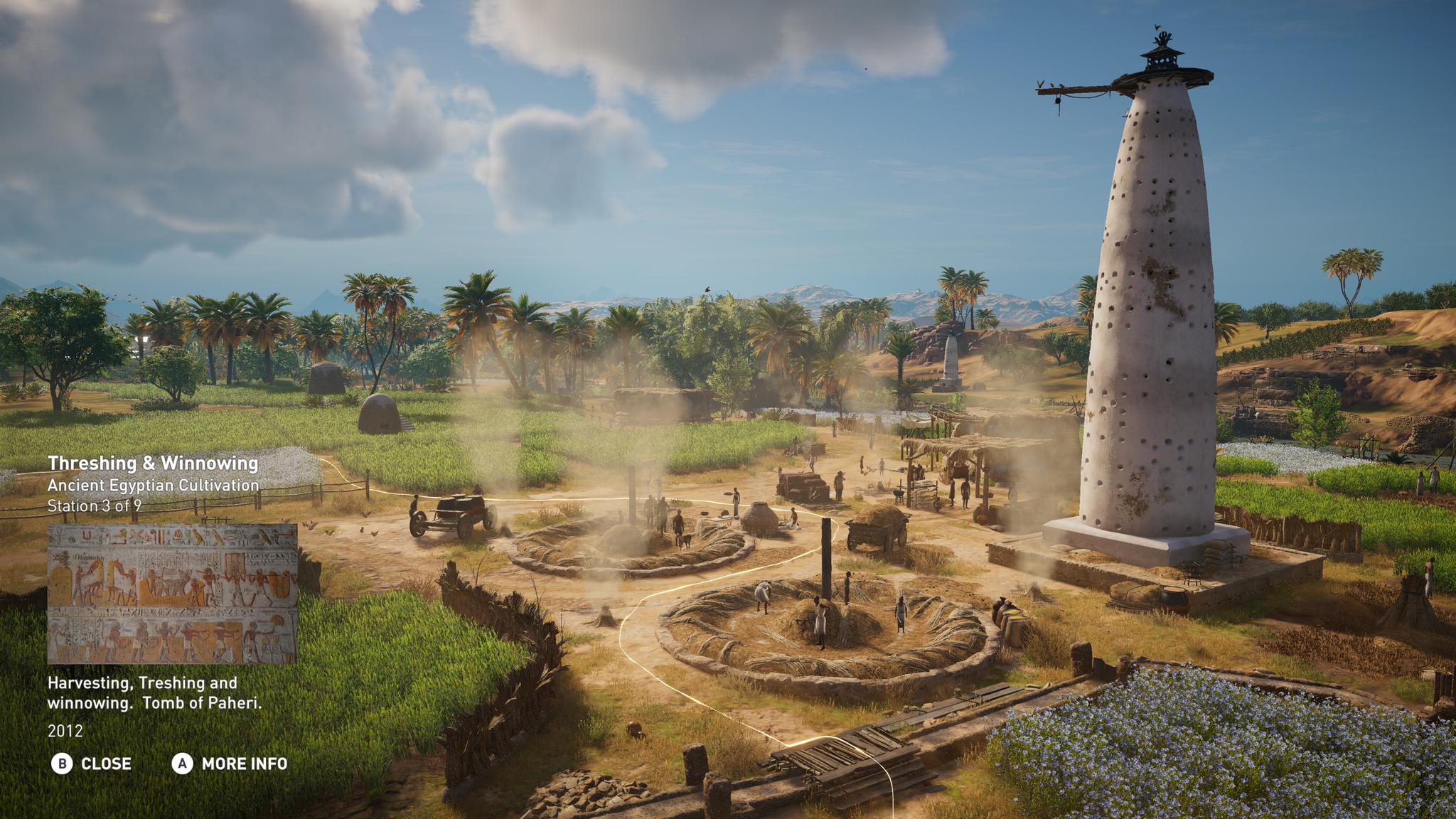1456x819 pixels.
Task: View the Tomb of Paheri relief thumbnail
Action: (172, 594)
